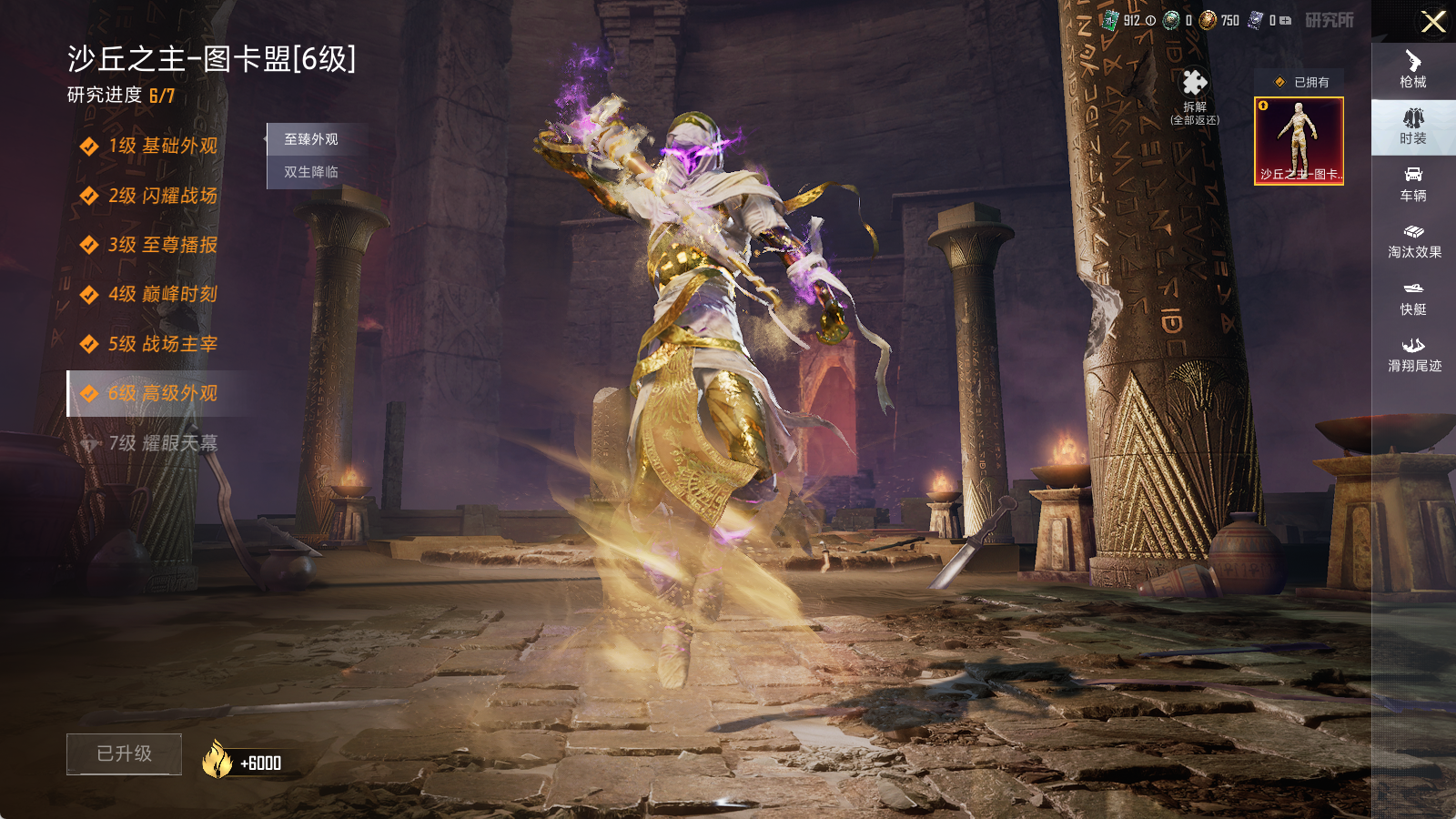Image resolution: width=1456 pixels, height=819 pixels.
Task: Choose level 6 高级外观 entry
Action: pos(162,393)
